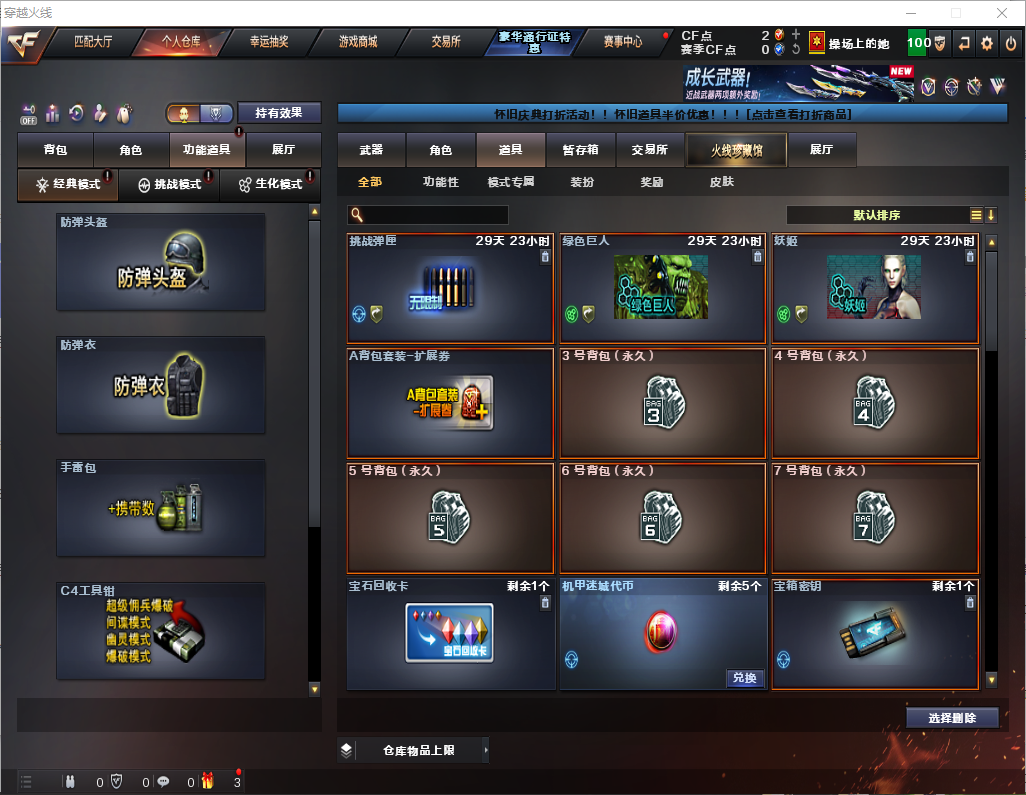Click the 持有效果 button
Image resolution: width=1026 pixels, height=795 pixels.
(x=279, y=113)
